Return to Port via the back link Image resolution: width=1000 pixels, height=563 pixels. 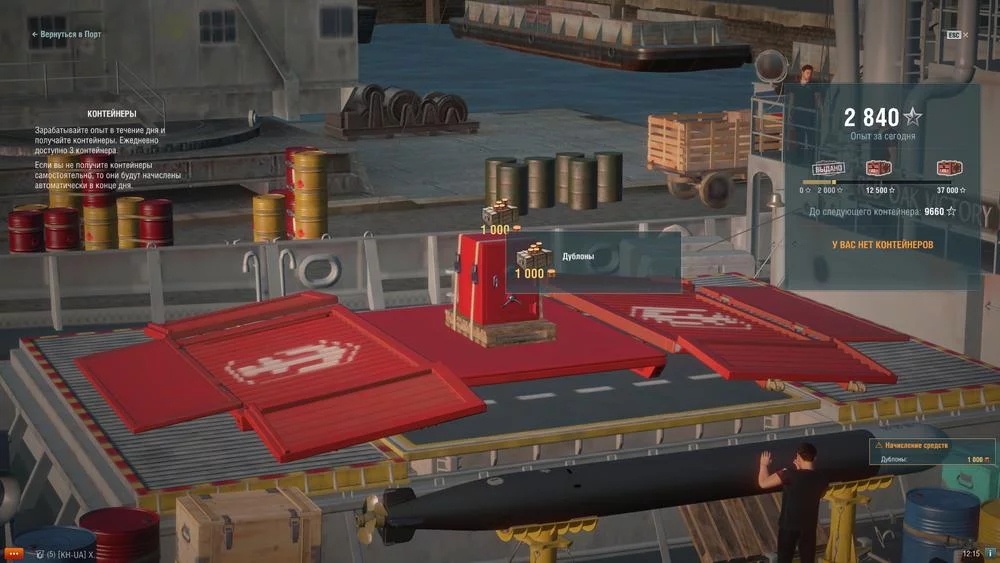pos(66,34)
